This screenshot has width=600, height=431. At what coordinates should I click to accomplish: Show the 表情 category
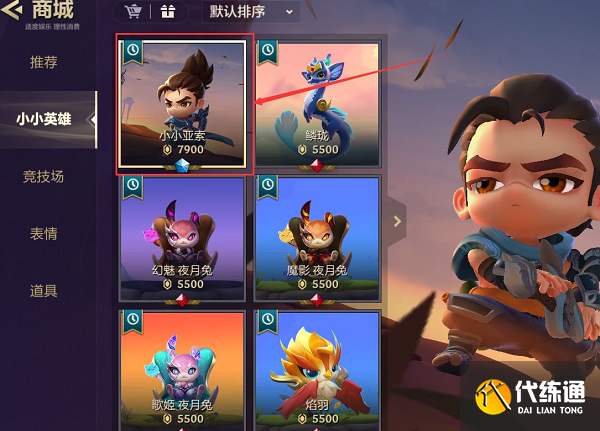coord(44,234)
